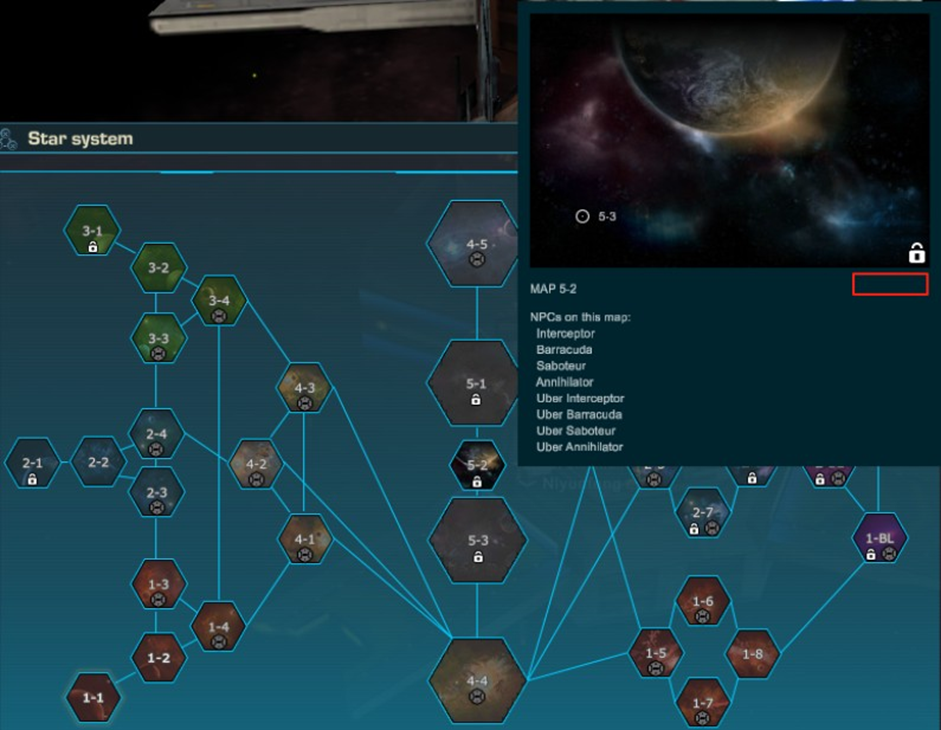
Task: Select the 2-4 map hexagon
Action: [156, 435]
